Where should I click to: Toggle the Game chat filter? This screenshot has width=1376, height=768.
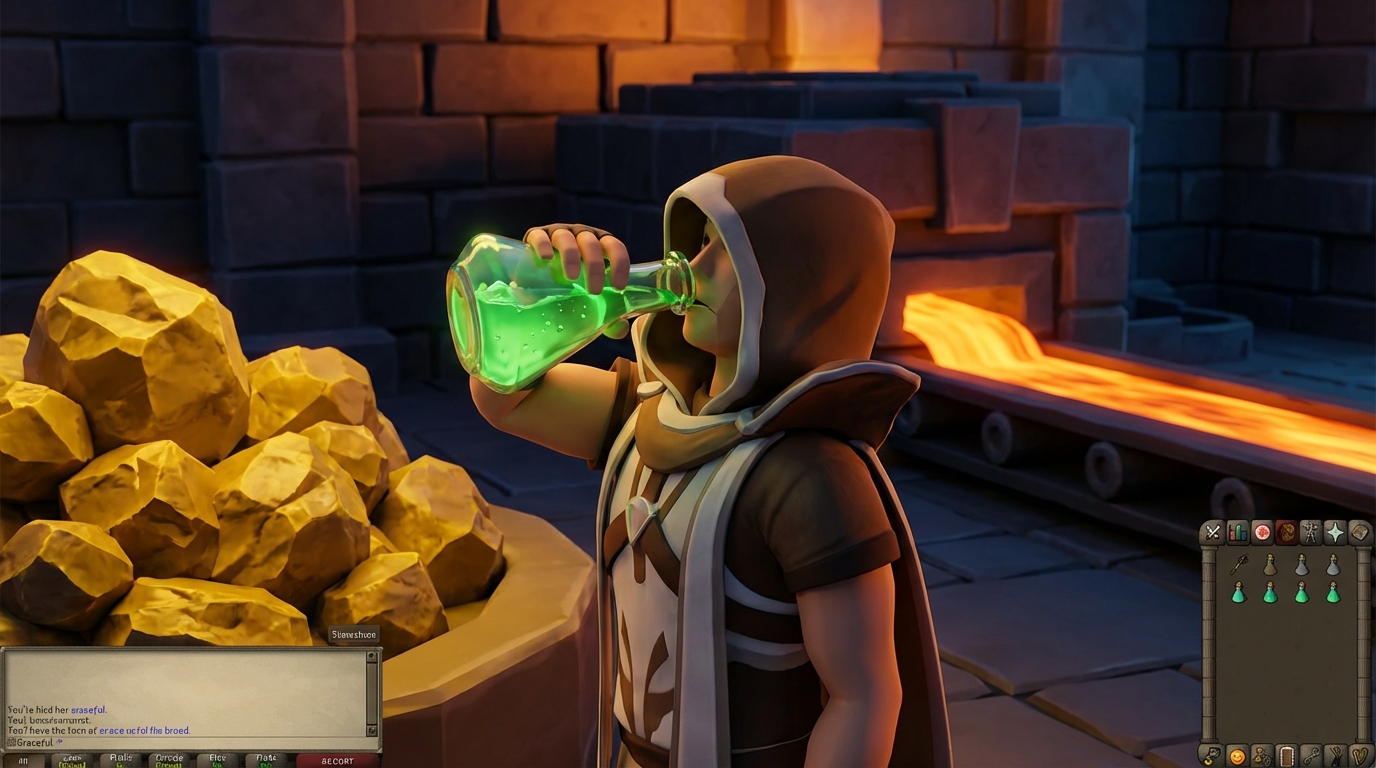[x=71, y=760]
